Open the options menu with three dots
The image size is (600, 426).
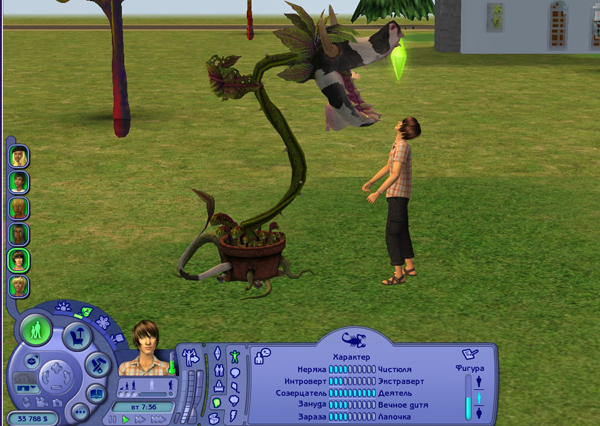pos(79,410)
